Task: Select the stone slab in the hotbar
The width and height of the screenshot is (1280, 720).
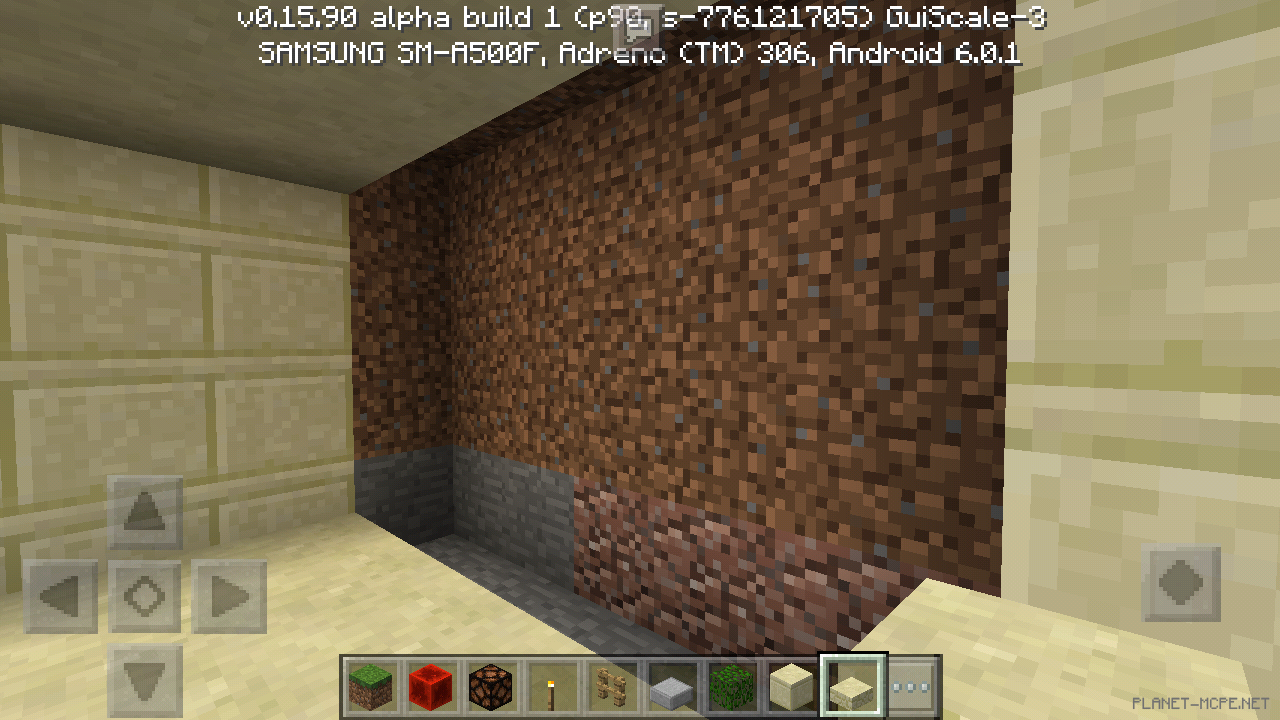Action: [x=670, y=686]
